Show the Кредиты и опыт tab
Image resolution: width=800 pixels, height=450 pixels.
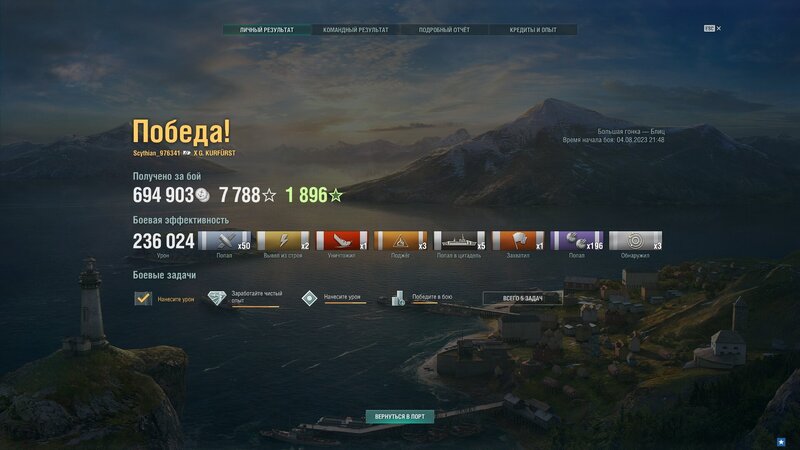[533, 30]
